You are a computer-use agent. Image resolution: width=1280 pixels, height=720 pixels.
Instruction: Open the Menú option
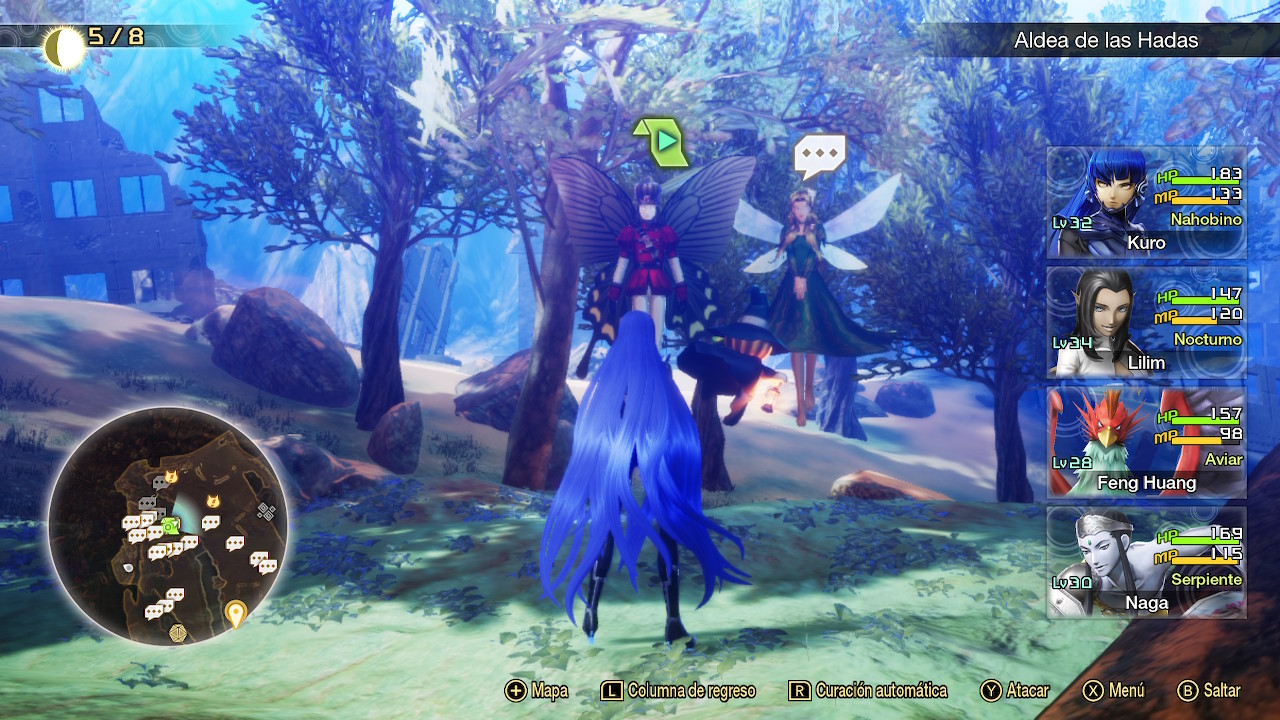(x=1114, y=691)
